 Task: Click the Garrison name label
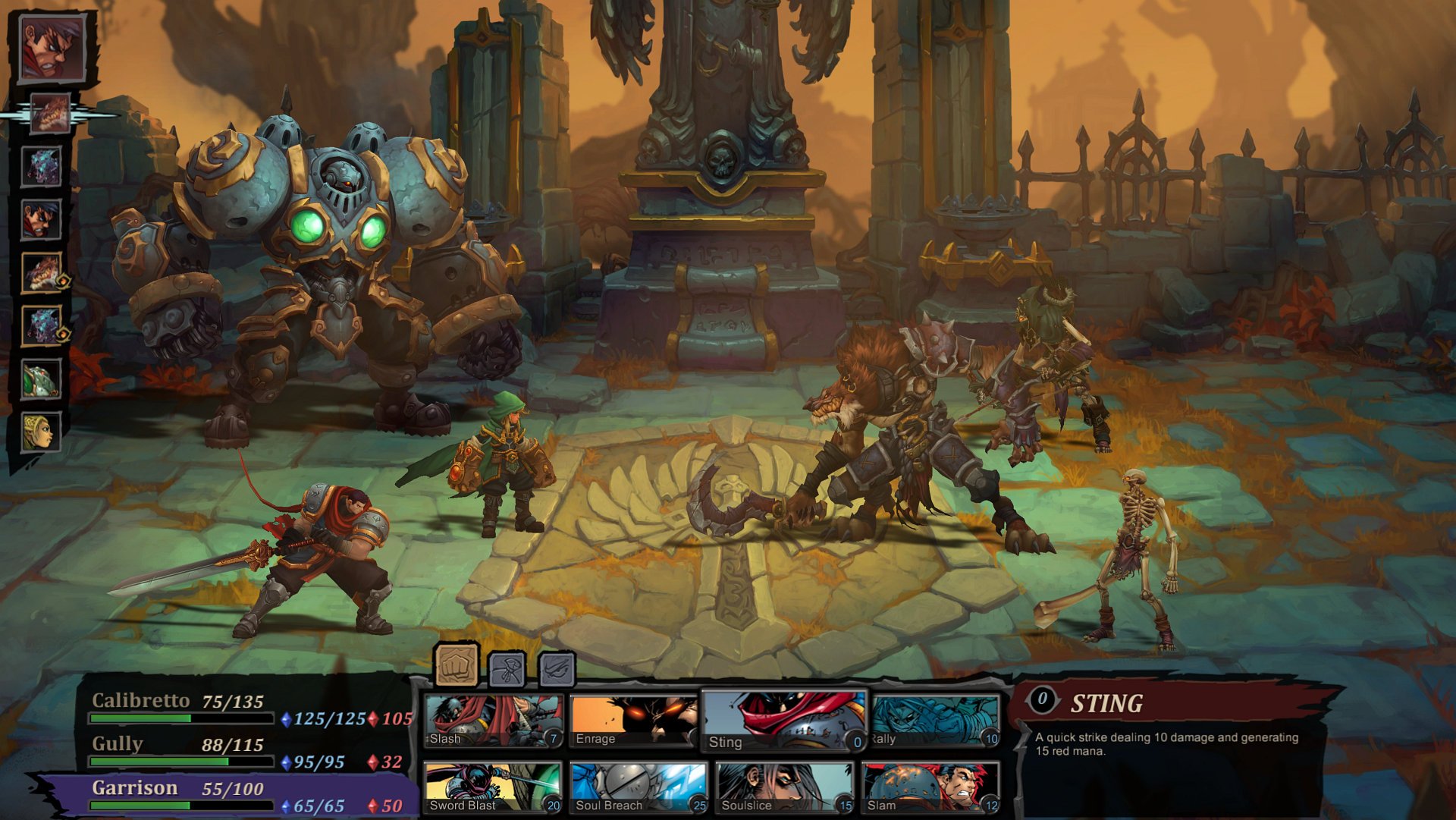pos(136,787)
